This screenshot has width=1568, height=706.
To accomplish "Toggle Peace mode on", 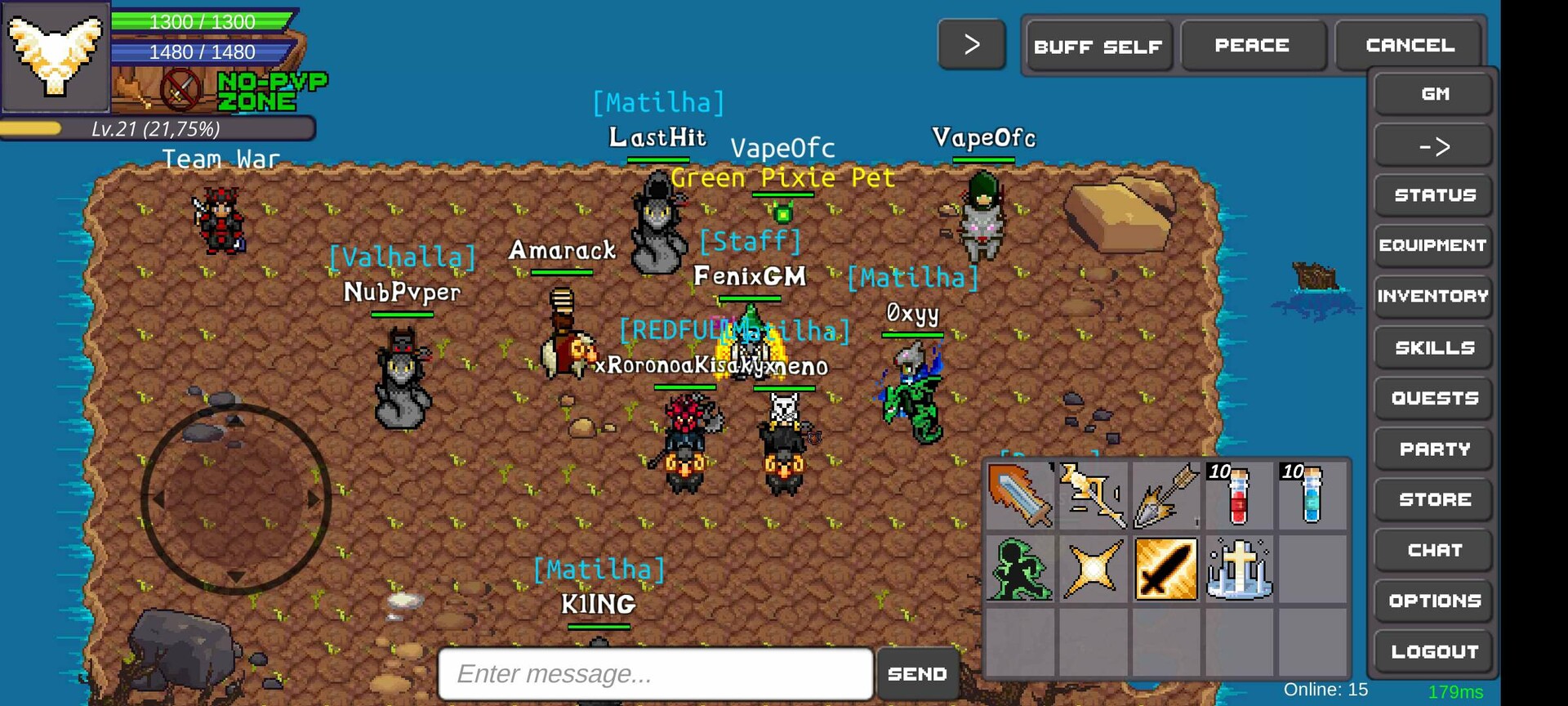I will (1252, 46).
